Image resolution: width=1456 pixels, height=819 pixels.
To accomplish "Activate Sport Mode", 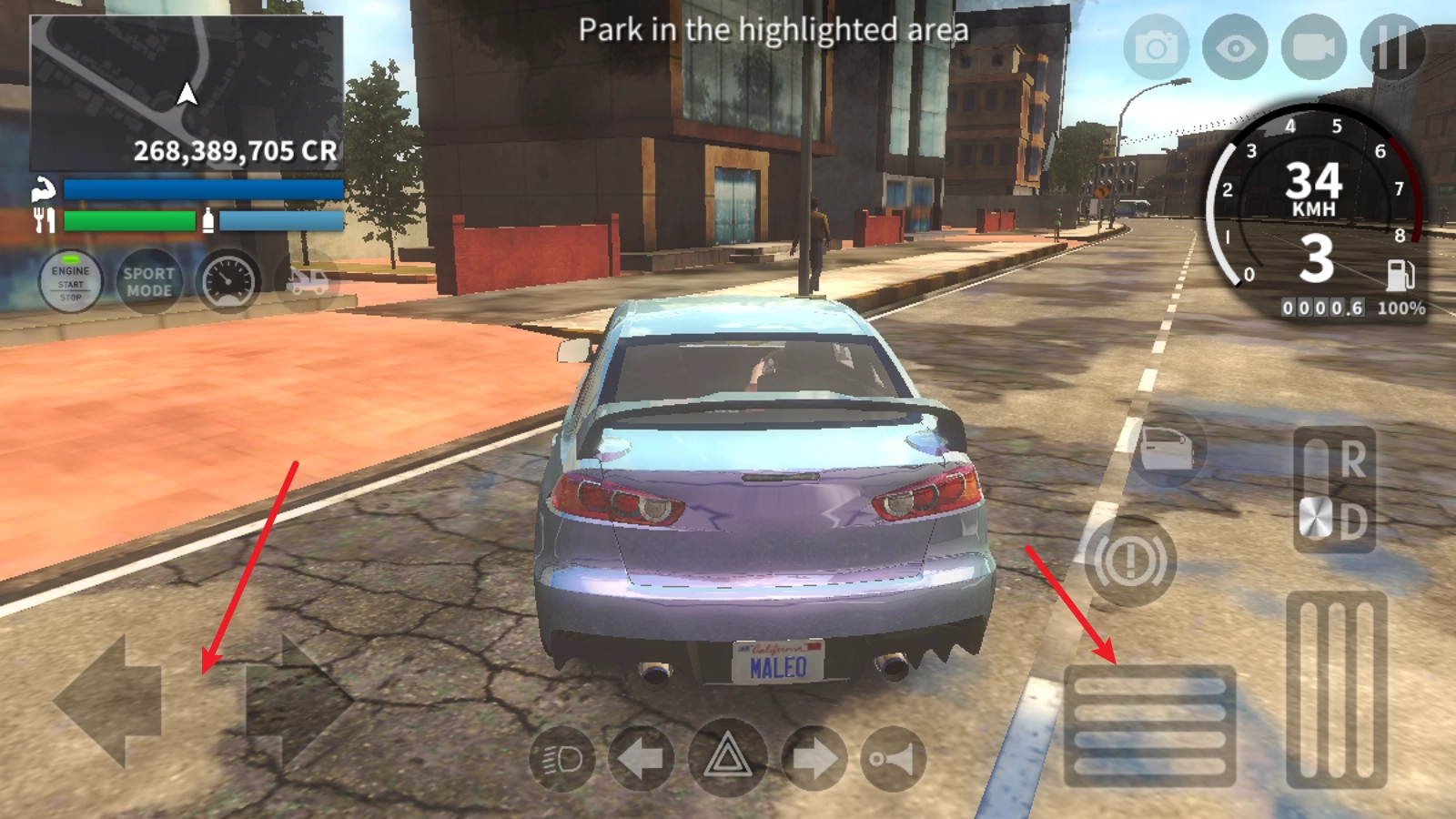I will click(x=149, y=282).
